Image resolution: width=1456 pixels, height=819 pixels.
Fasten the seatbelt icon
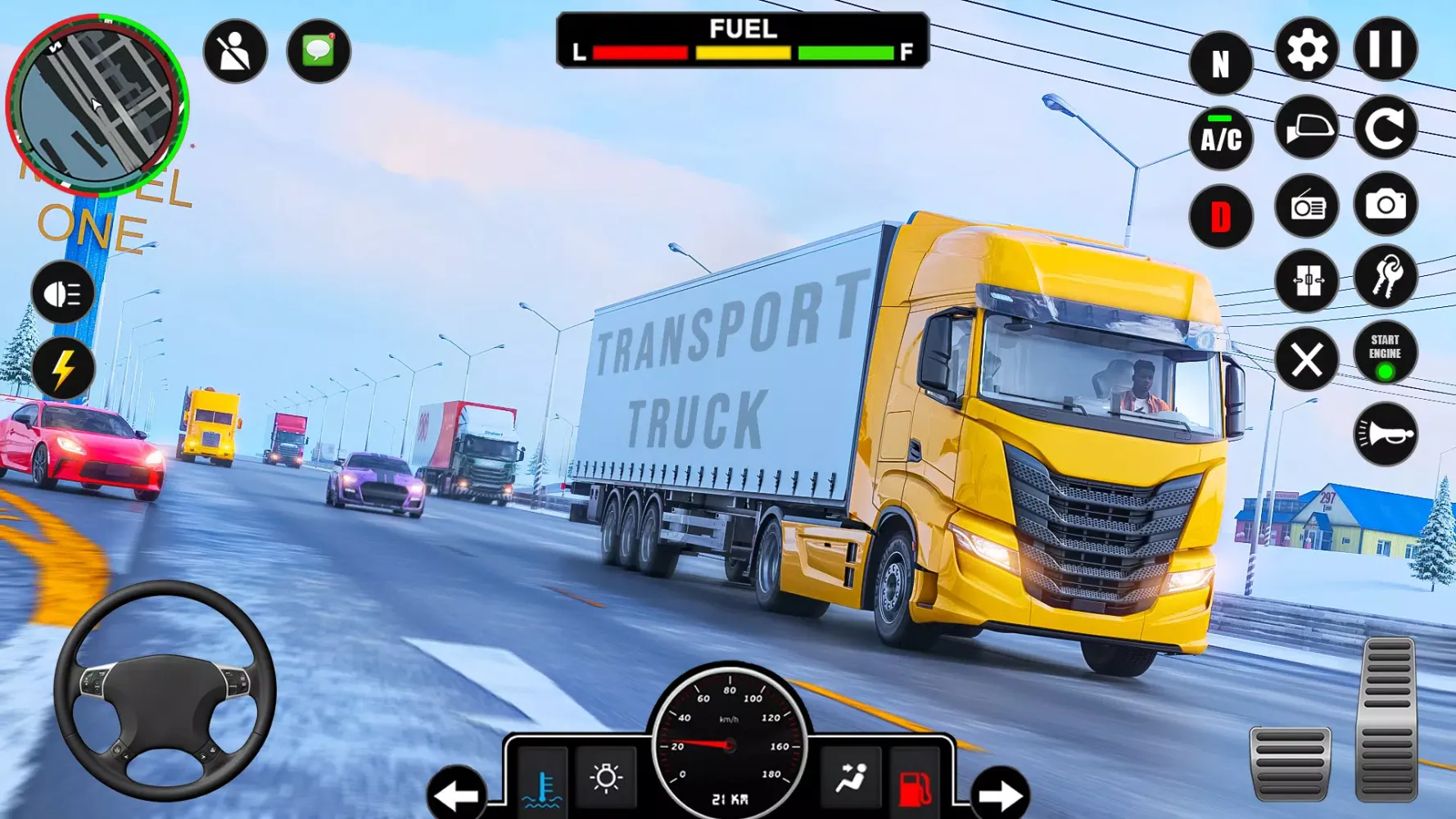(x=236, y=51)
